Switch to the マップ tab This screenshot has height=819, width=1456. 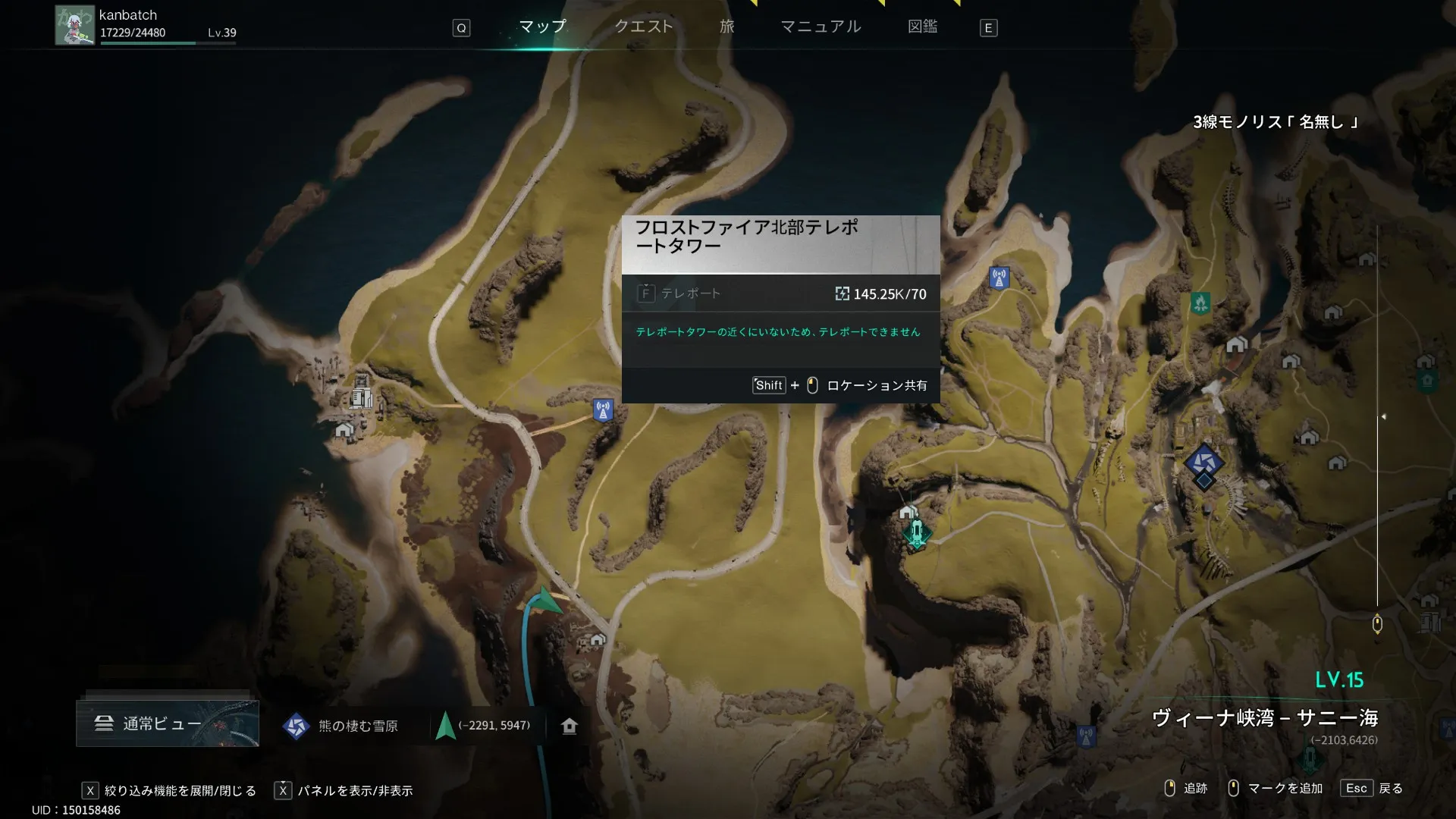click(542, 27)
